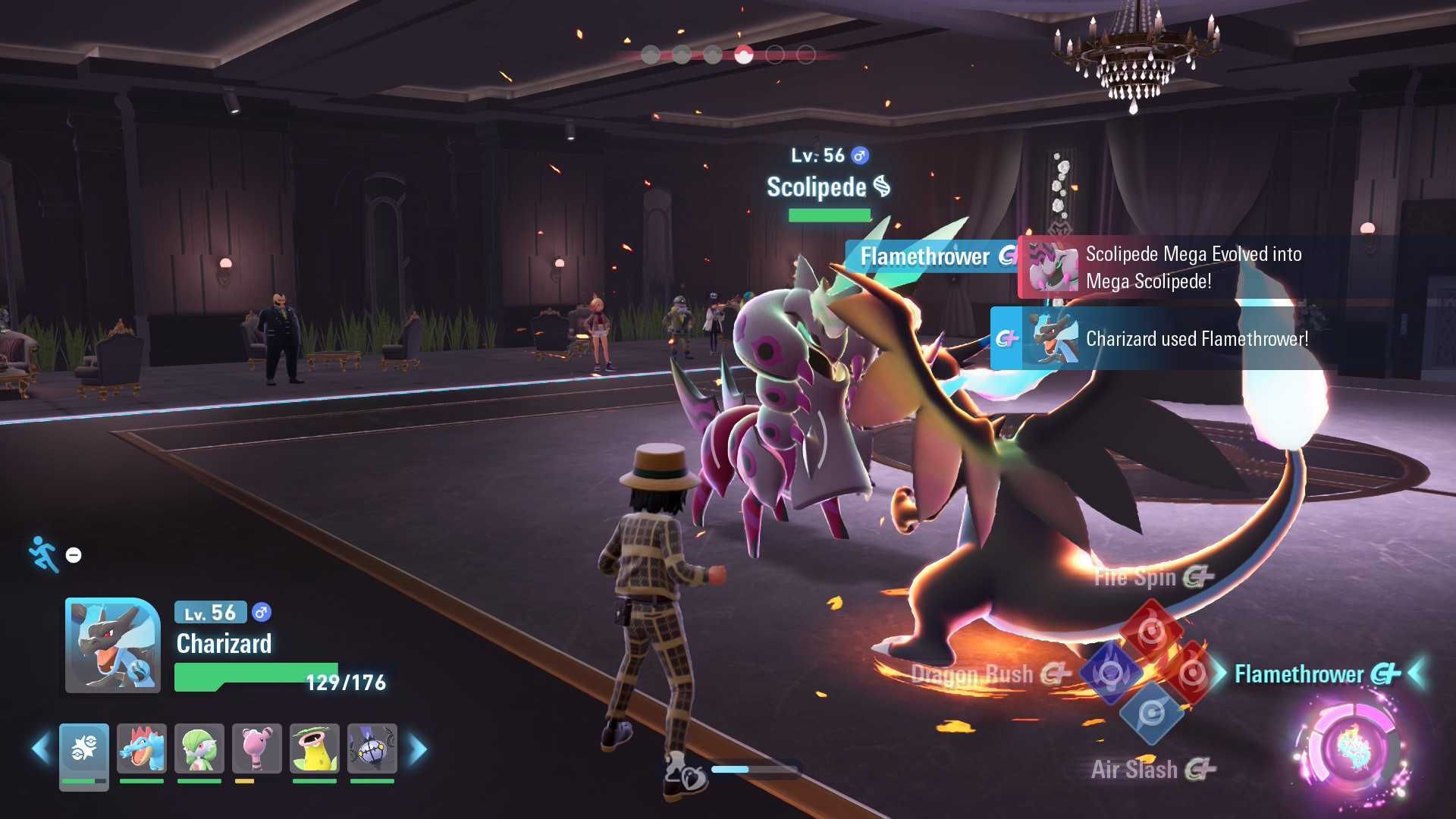Click Scolipede's Mega Evolution symbol
The width and height of the screenshot is (1456, 819).
tap(882, 188)
